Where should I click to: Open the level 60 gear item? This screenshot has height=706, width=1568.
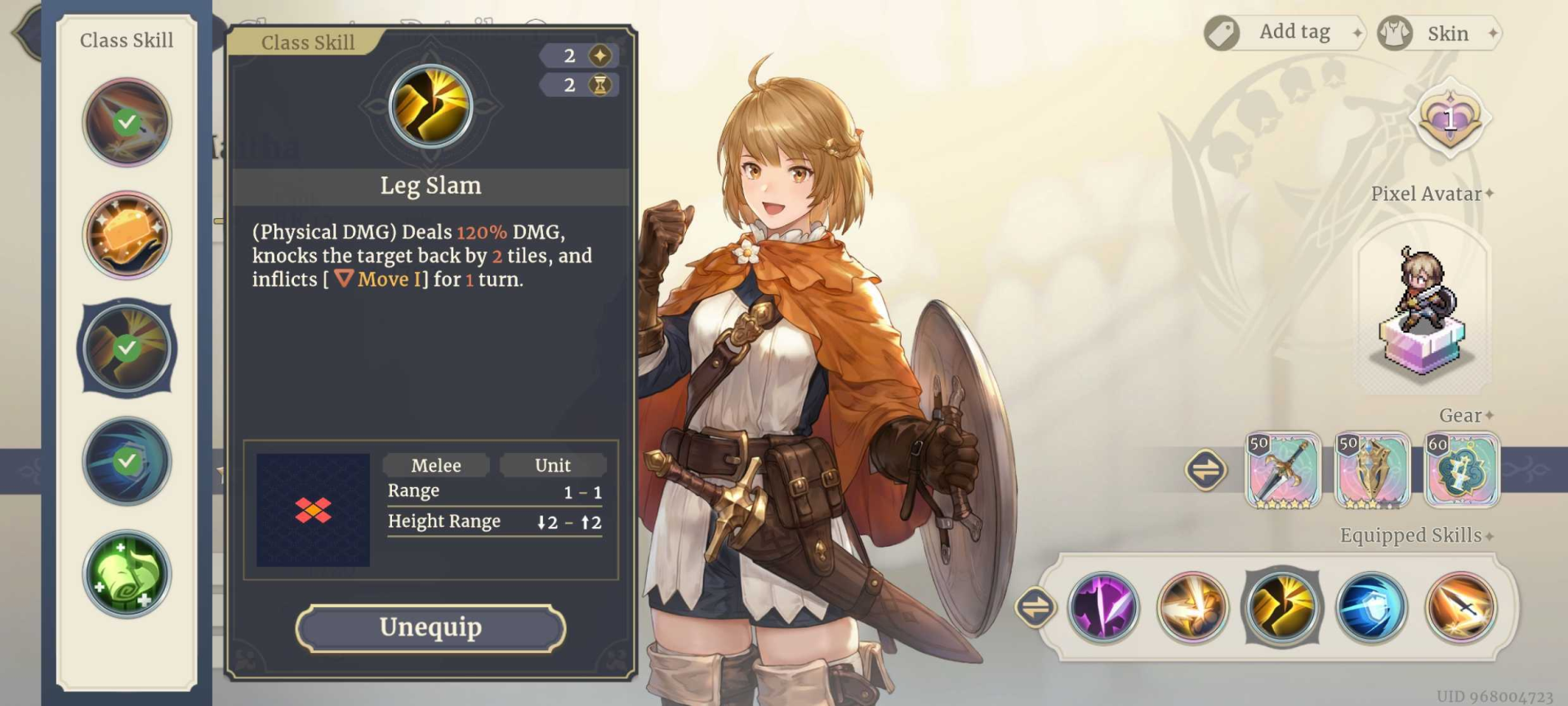point(1462,471)
